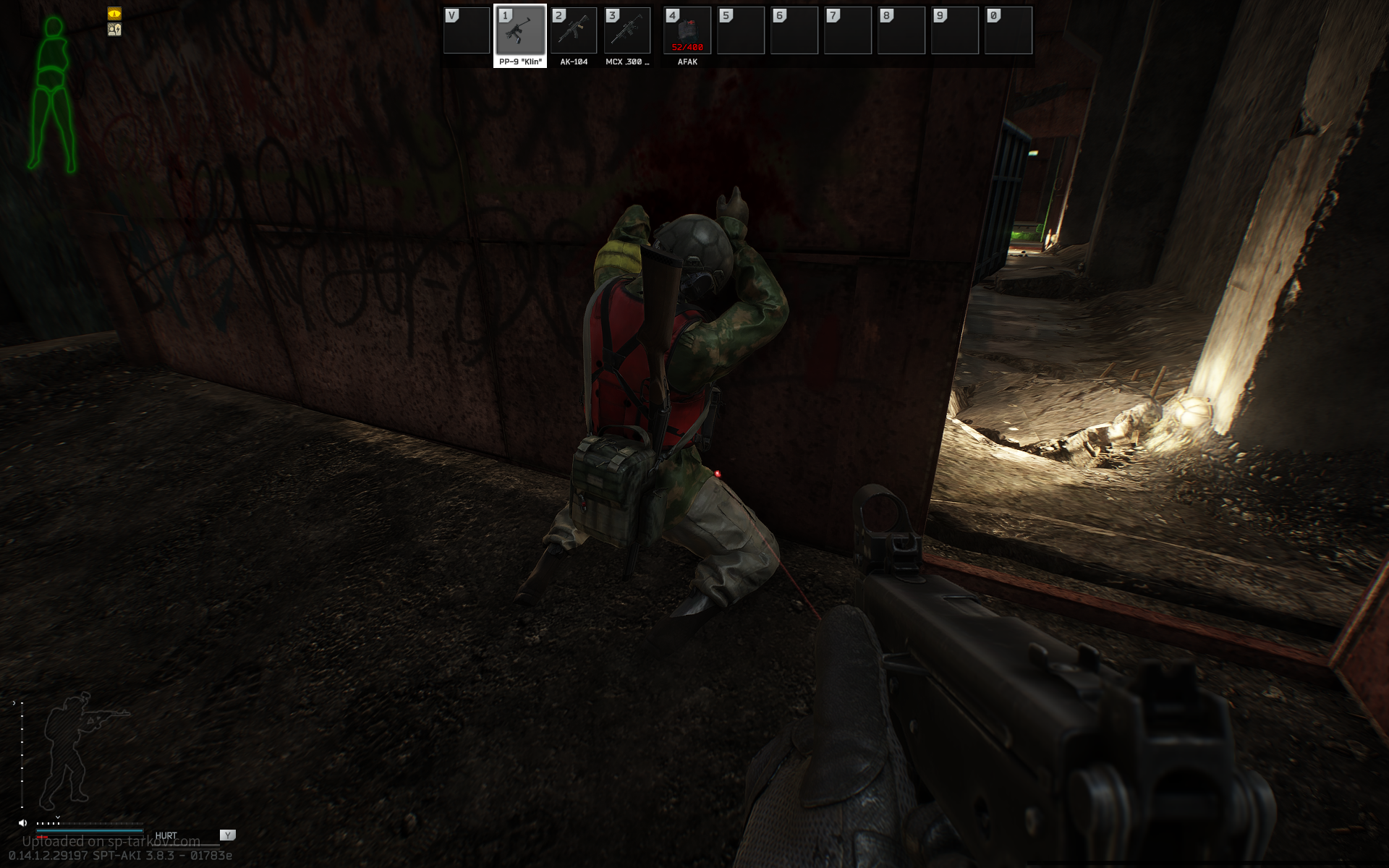Use the AFAK medkit slot

pos(687,31)
